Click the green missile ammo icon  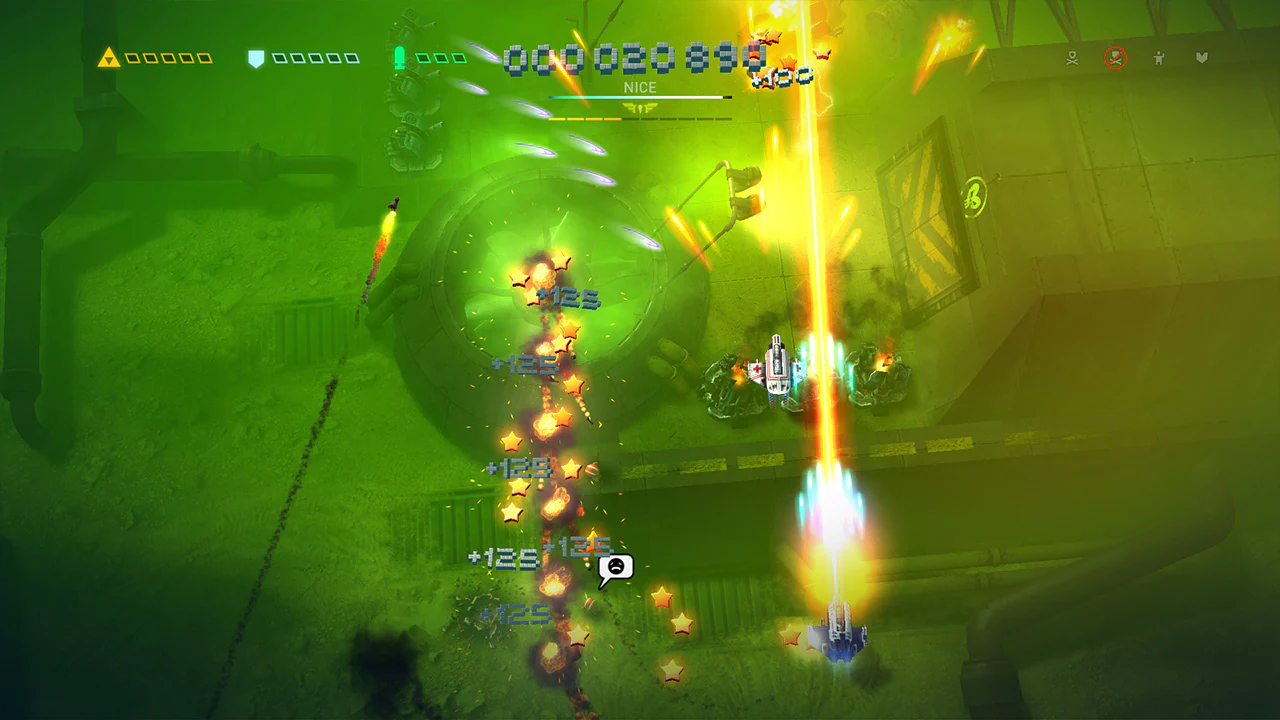click(x=399, y=60)
